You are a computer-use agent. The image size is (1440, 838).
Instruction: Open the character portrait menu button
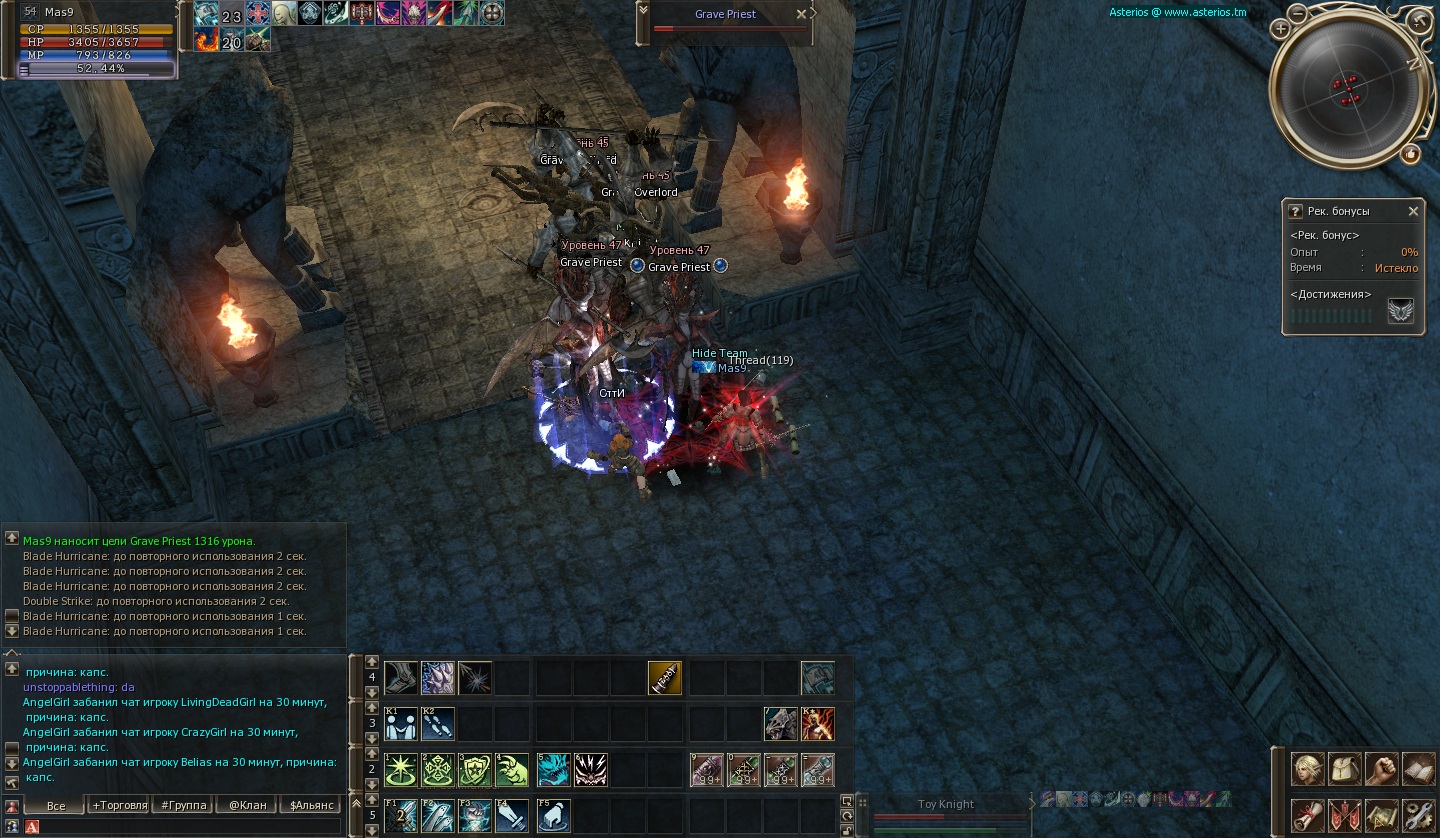coord(1307,768)
